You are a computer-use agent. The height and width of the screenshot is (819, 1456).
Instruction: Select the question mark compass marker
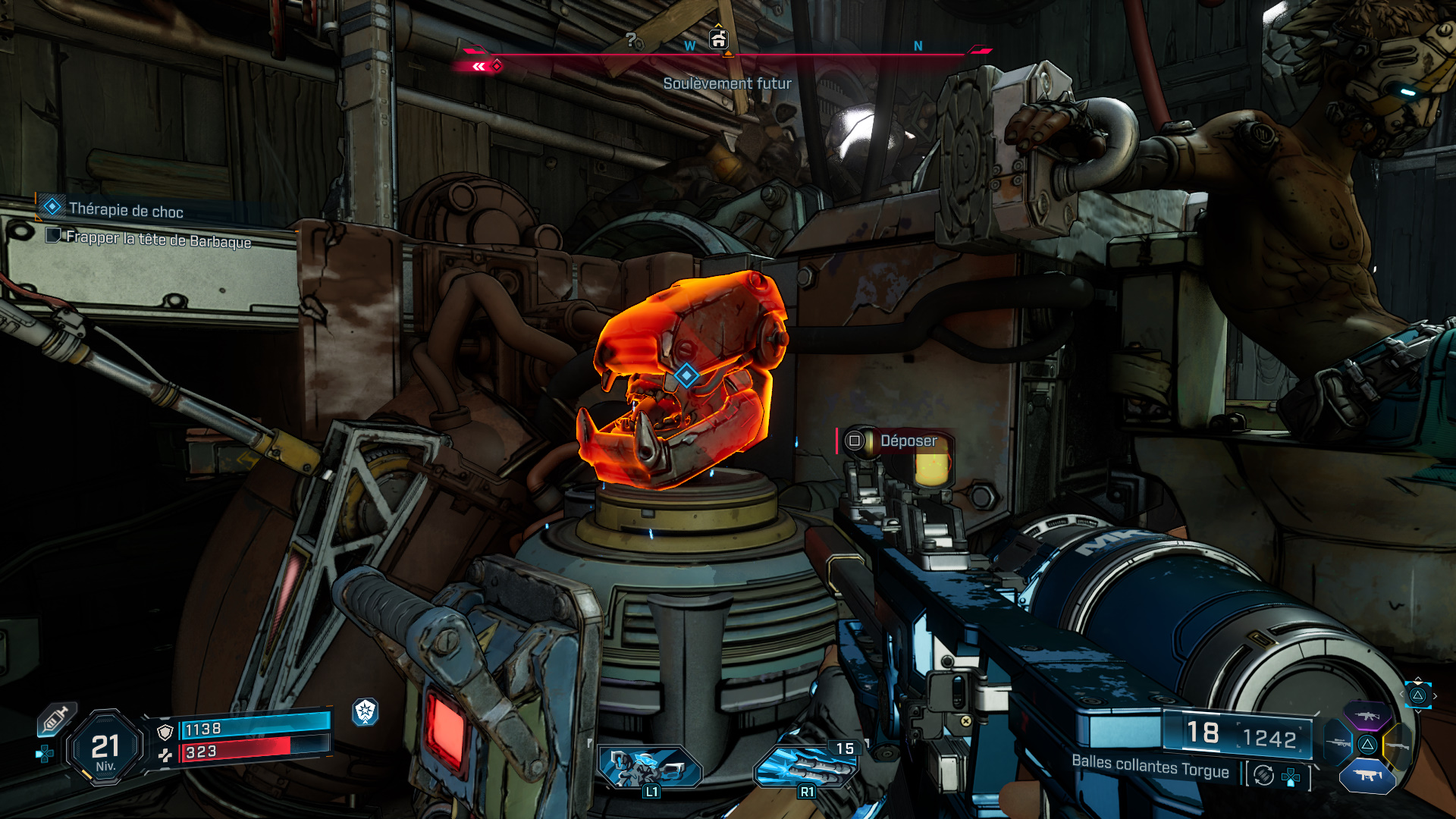tap(631, 39)
